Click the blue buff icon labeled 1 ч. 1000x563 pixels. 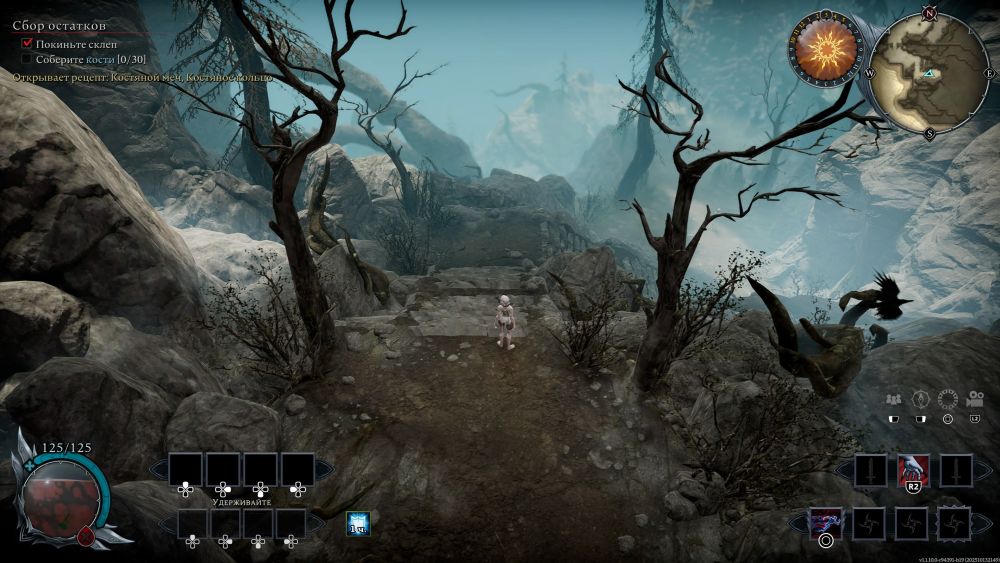[x=357, y=522]
